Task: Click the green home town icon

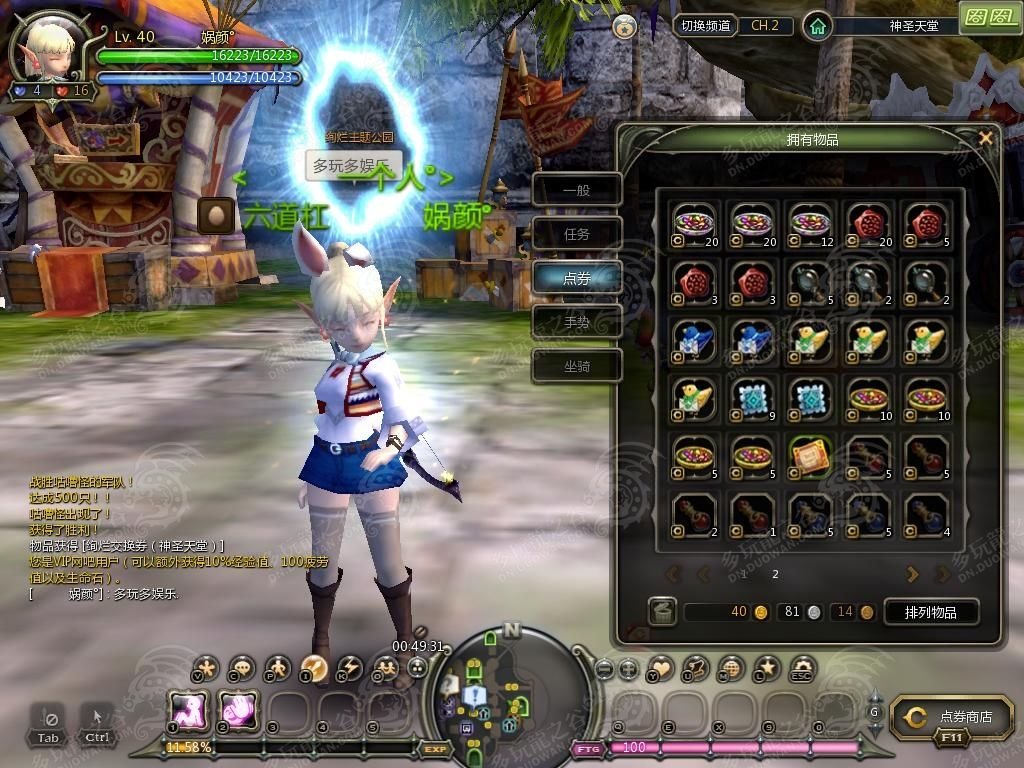Action: [x=818, y=27]
